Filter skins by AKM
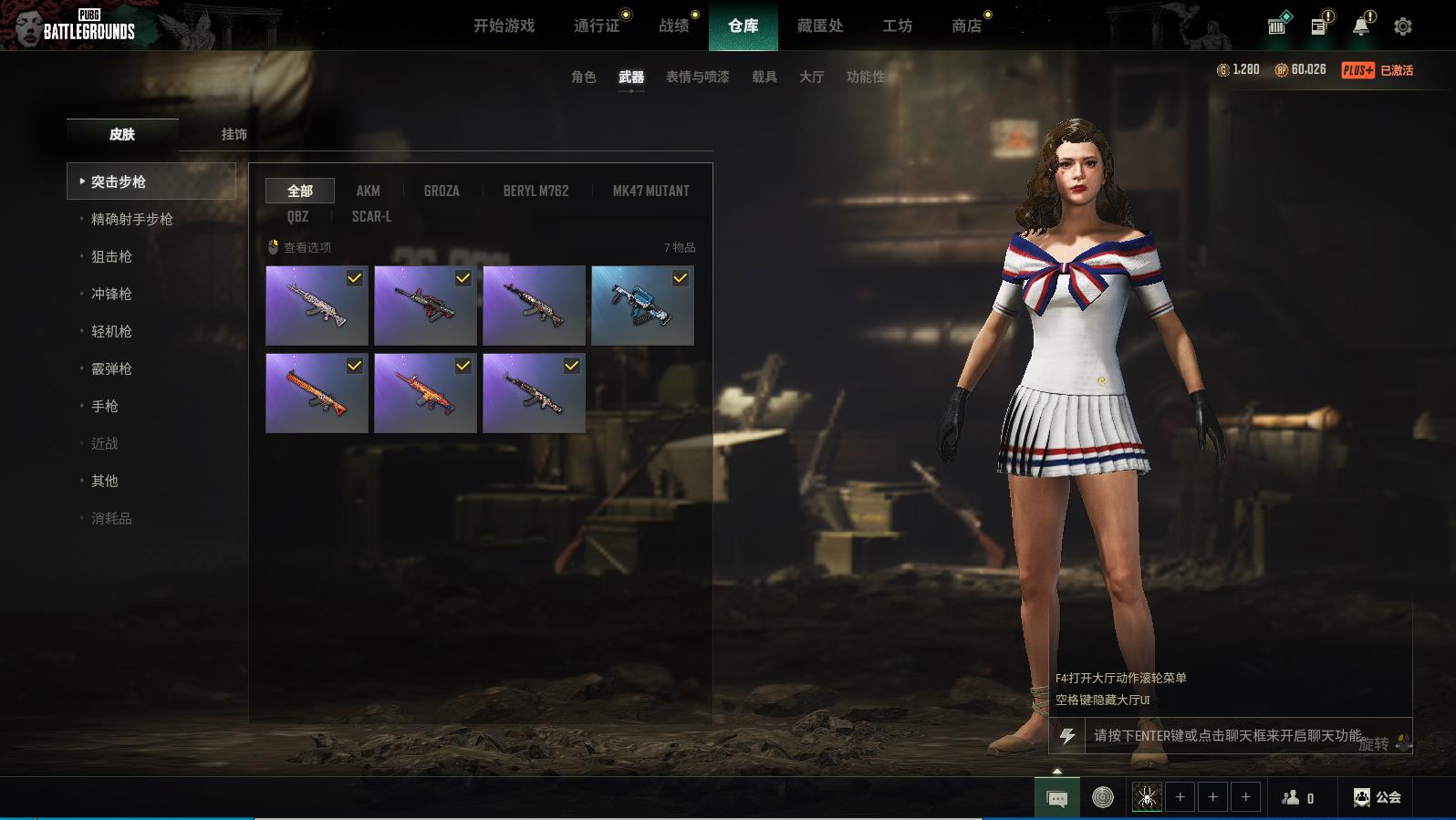The width and height of the screenshot is (1456, 820). [x=368, y=191]
